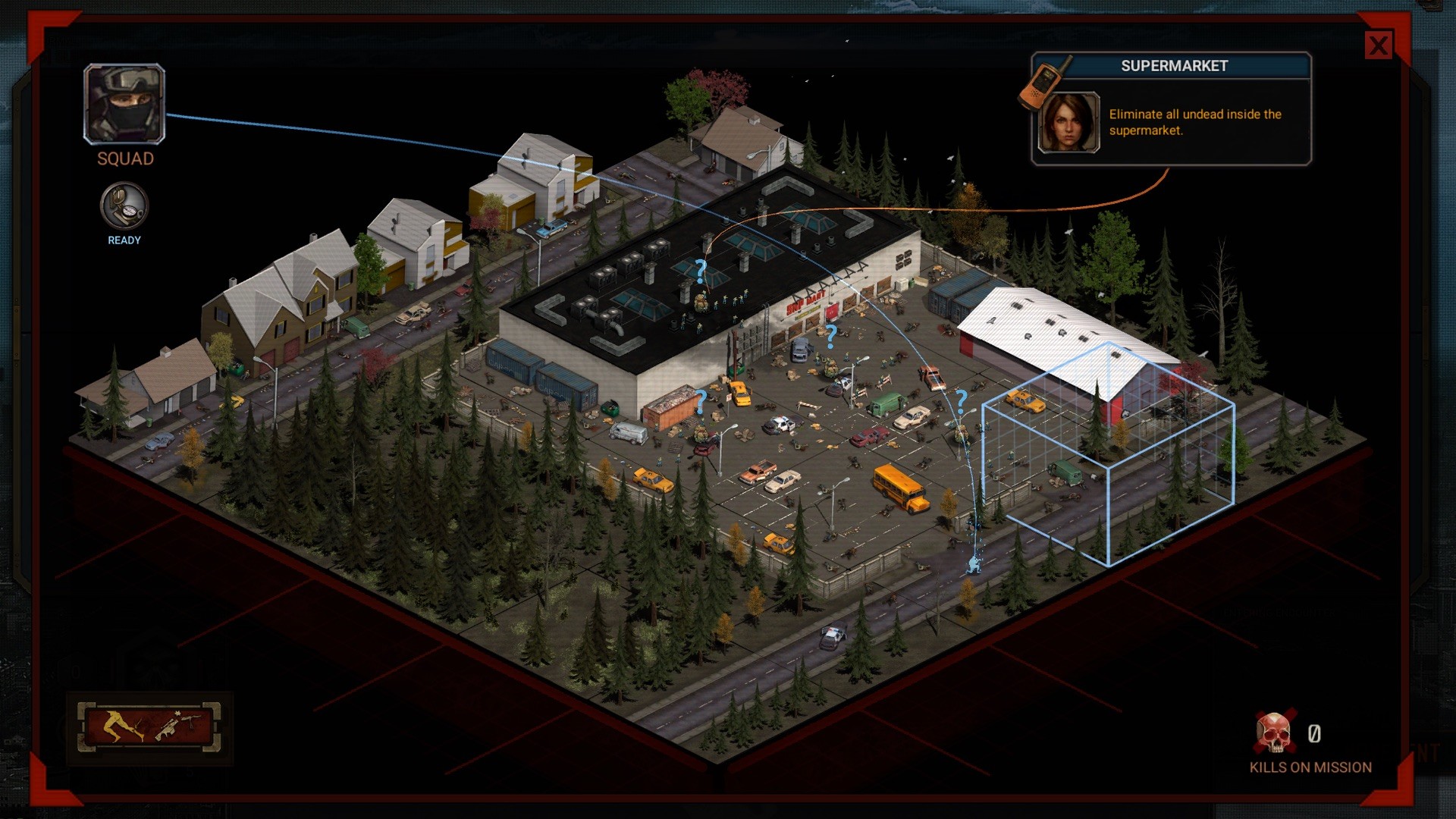Close the mission screen with the X
This screenshot has width=1456, height=819.
click(1379, 46)
